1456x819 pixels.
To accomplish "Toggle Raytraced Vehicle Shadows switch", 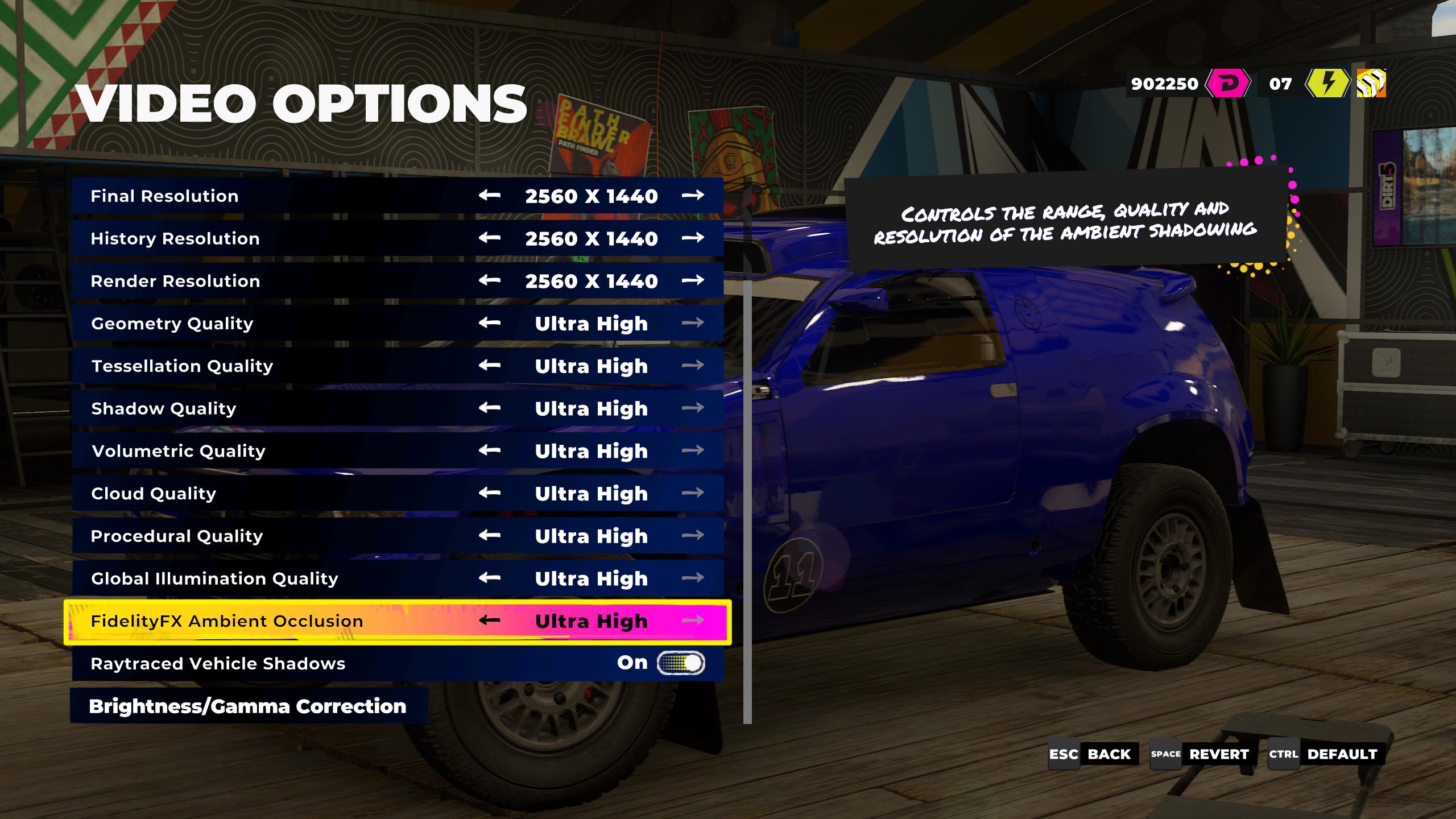I will pyautogui.click(x=681, y=663).
